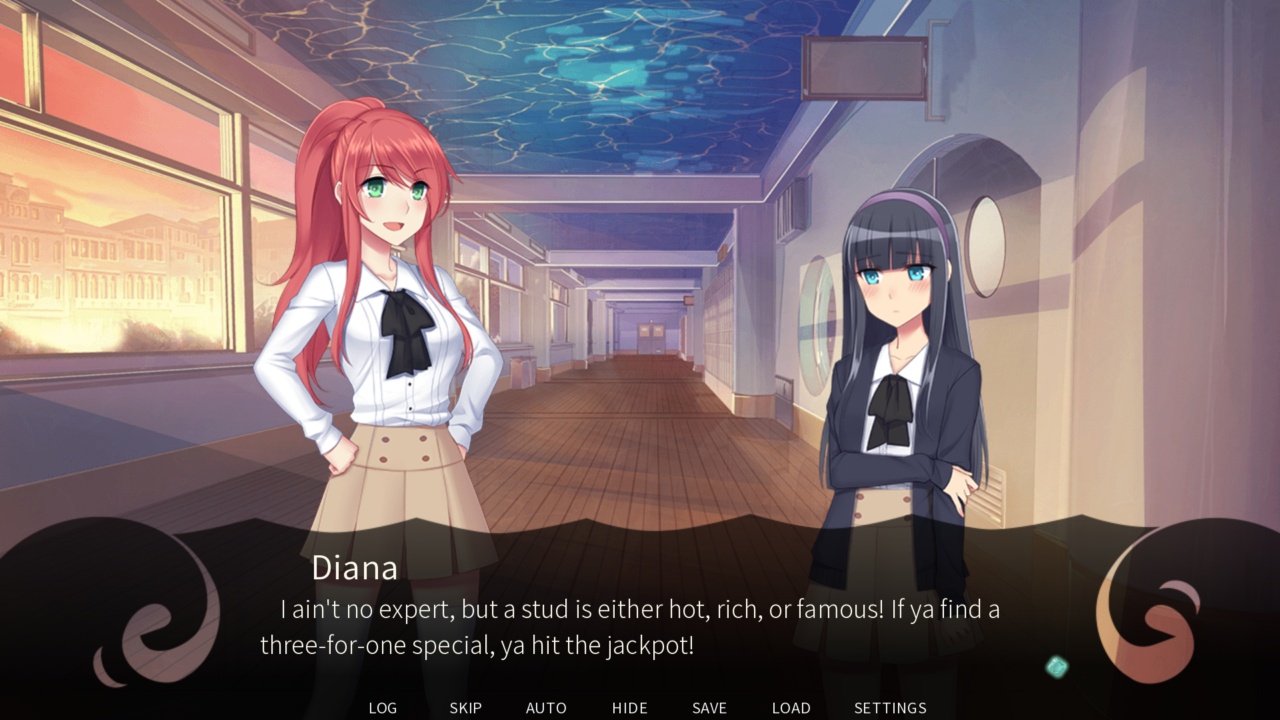Screen dimensions: 1280x720
Task: Toggle textbox visibility with HIDE
Action: [x=629, y=707]
